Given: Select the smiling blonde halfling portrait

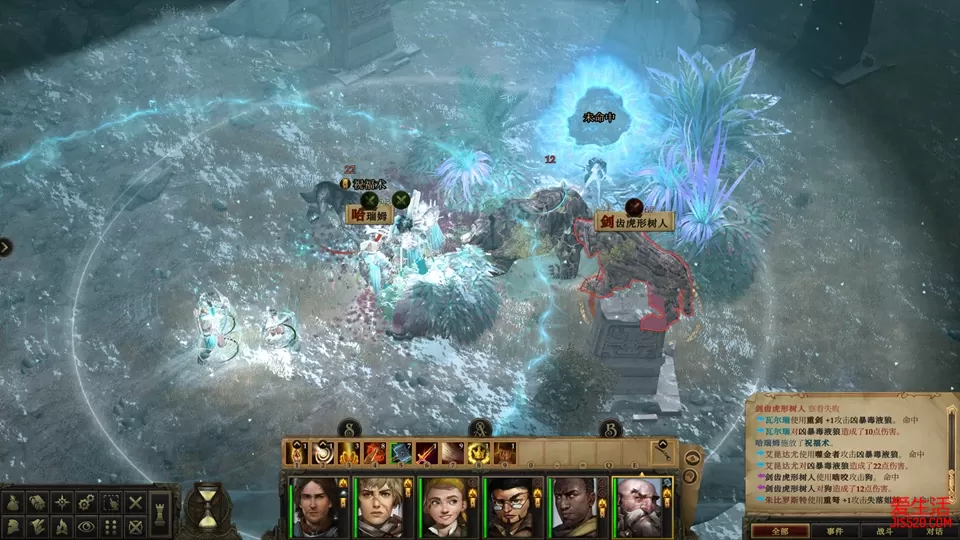Looking at the screenshot, I should click(x=447, y=507).
